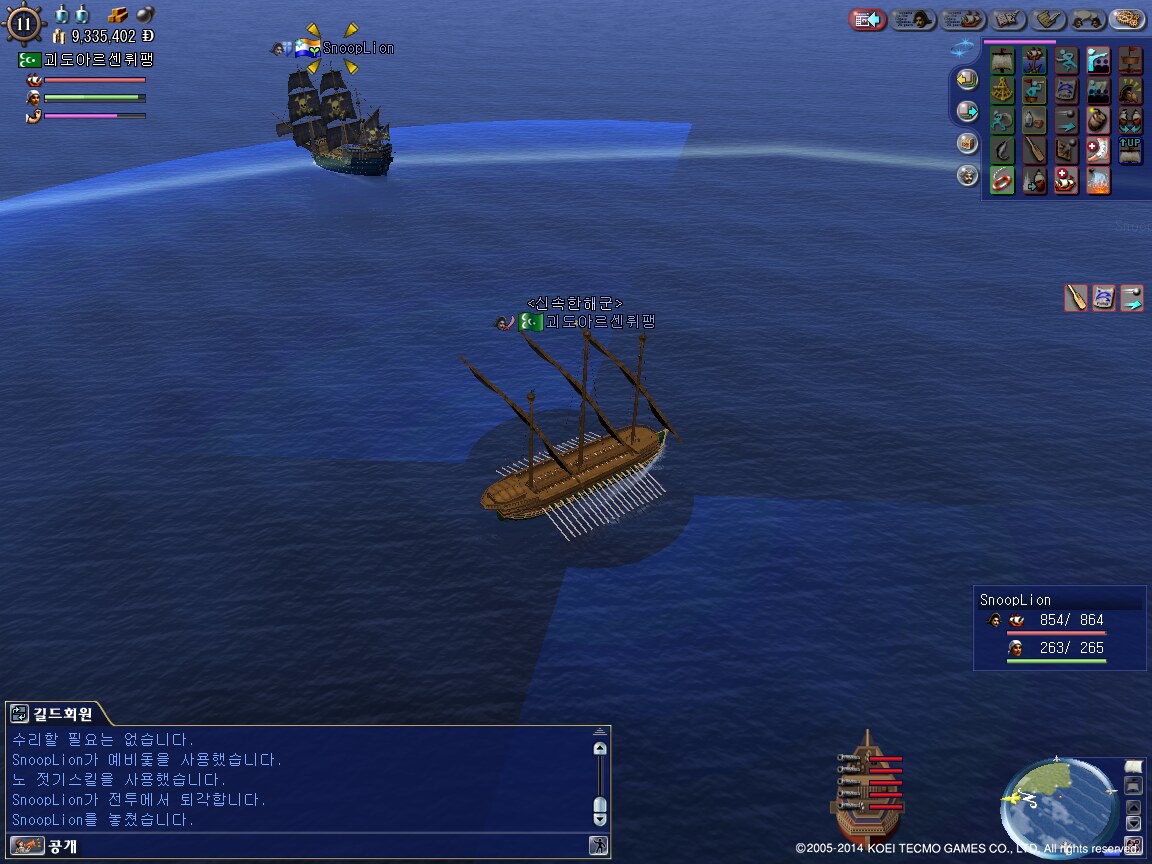Click the circular minimap
This screenshot has width=1152, height=864.
[x=1058, y=798]
